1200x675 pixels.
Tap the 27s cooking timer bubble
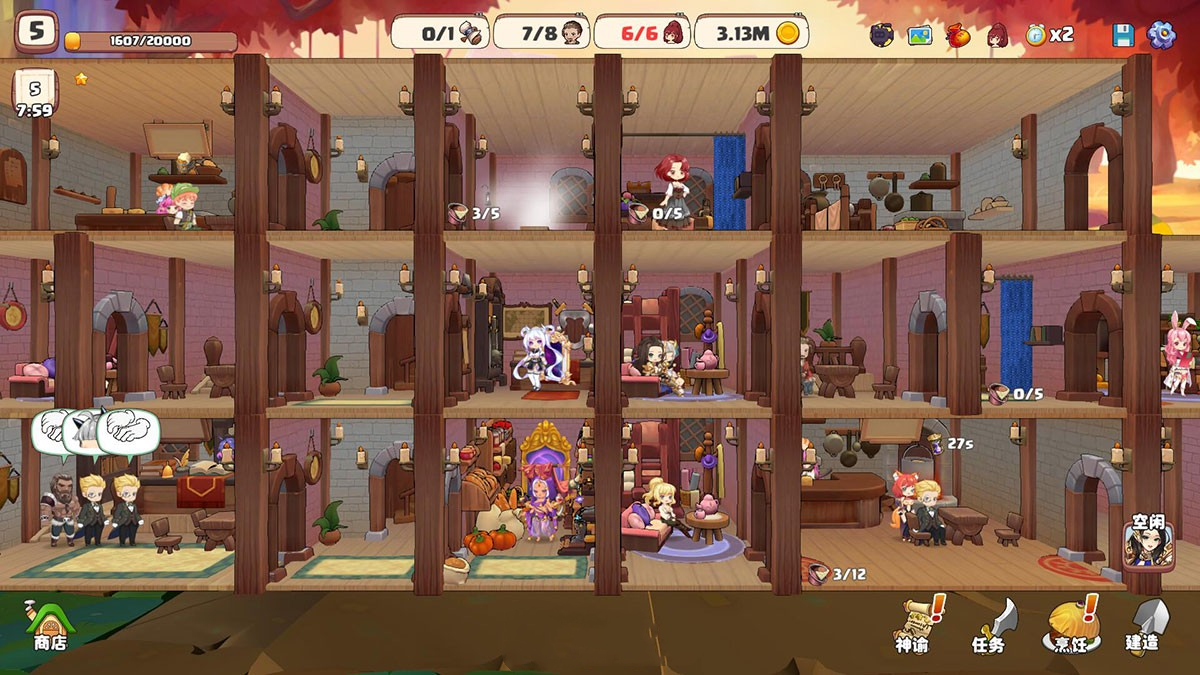[x=951, y=443]
